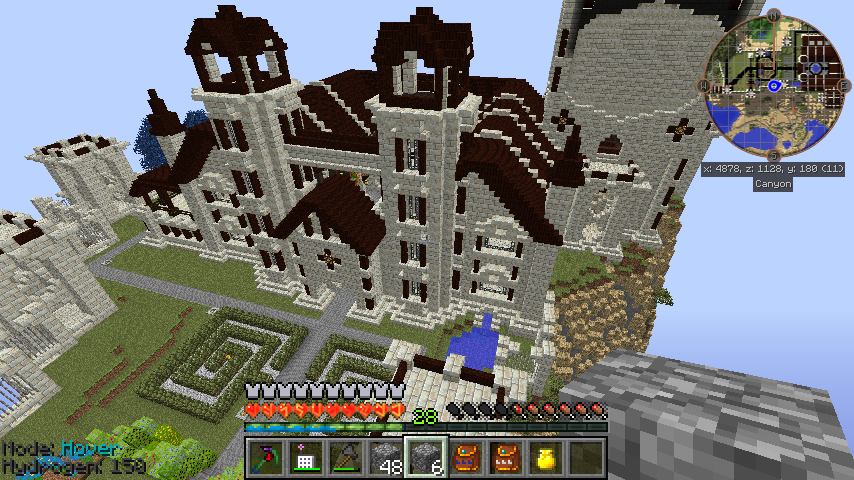The width and height of the screenshot is (854, 480).
Task: Click the circular minimap
Action: [x=773, y=87]
